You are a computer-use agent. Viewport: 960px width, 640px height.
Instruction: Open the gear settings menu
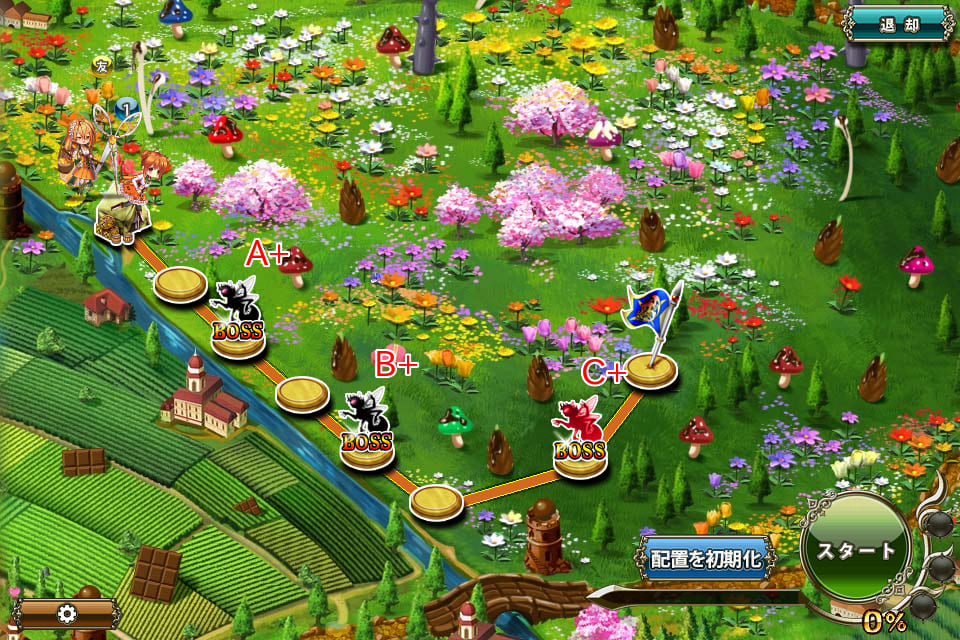coord(68,612)
